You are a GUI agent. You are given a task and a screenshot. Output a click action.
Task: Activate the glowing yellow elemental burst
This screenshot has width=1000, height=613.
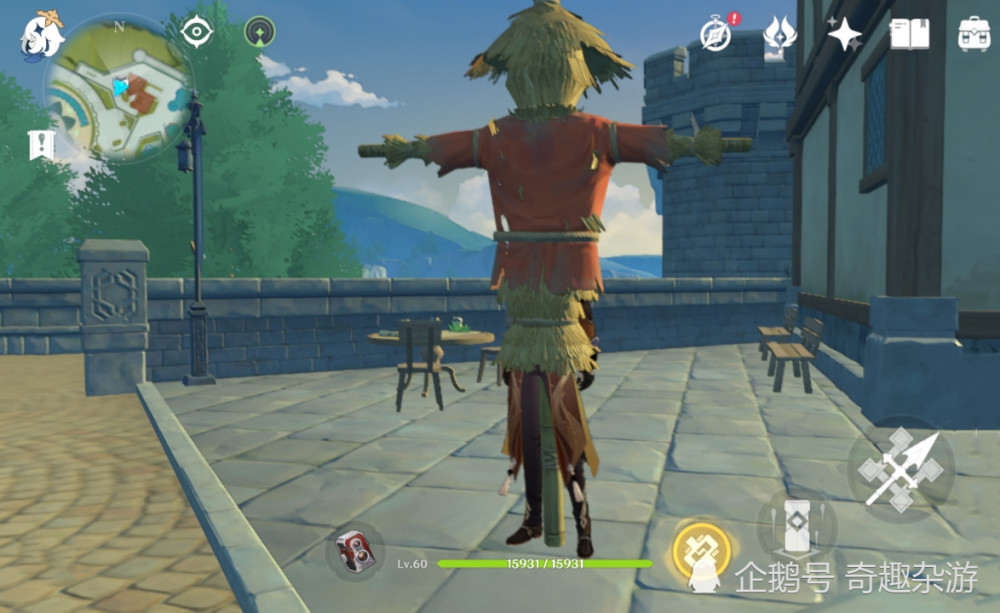tap(701, 550)
